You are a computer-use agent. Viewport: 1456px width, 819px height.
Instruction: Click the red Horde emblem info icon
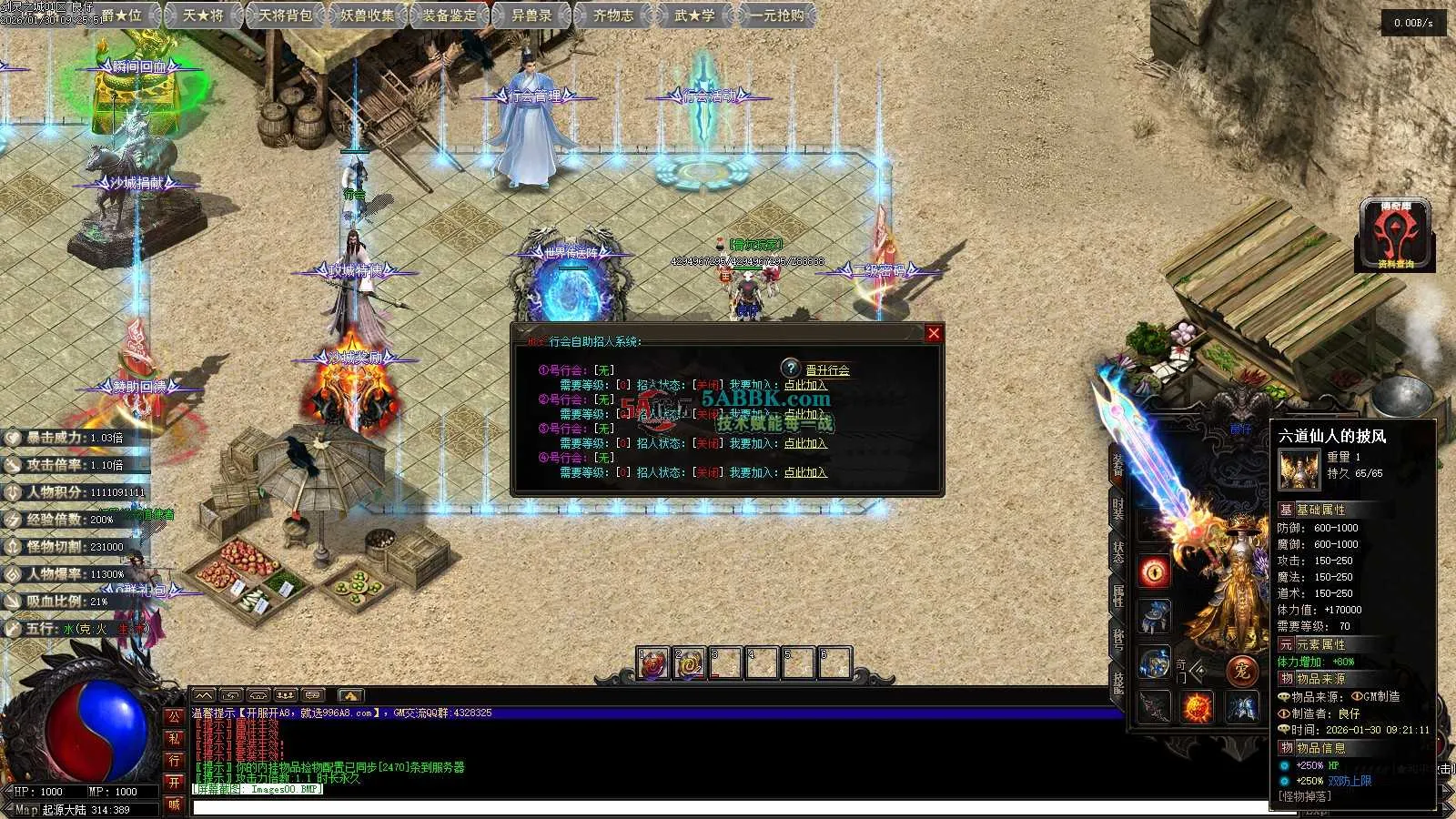pyautogui.click(x=1395, y=235)
